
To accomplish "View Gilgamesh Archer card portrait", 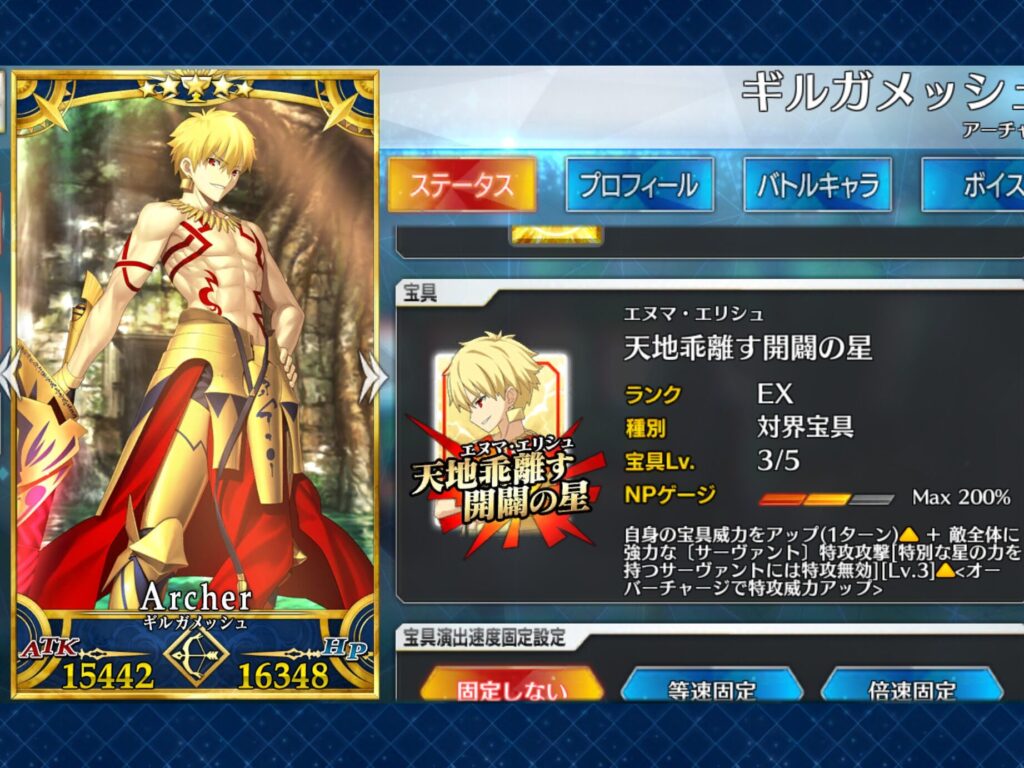I will coord(196,380).
